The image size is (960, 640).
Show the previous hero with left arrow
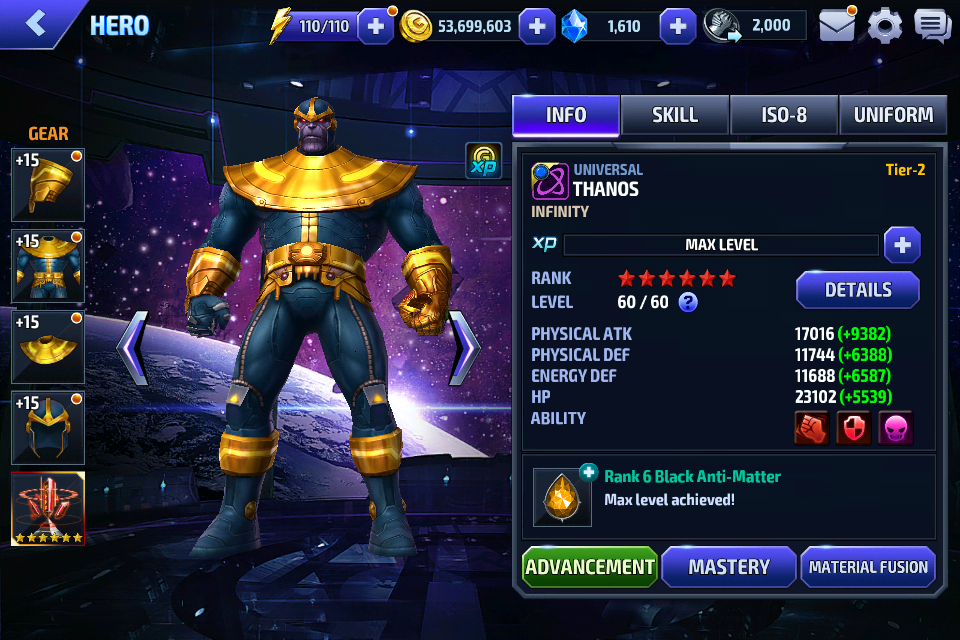(x=133, y=348)
